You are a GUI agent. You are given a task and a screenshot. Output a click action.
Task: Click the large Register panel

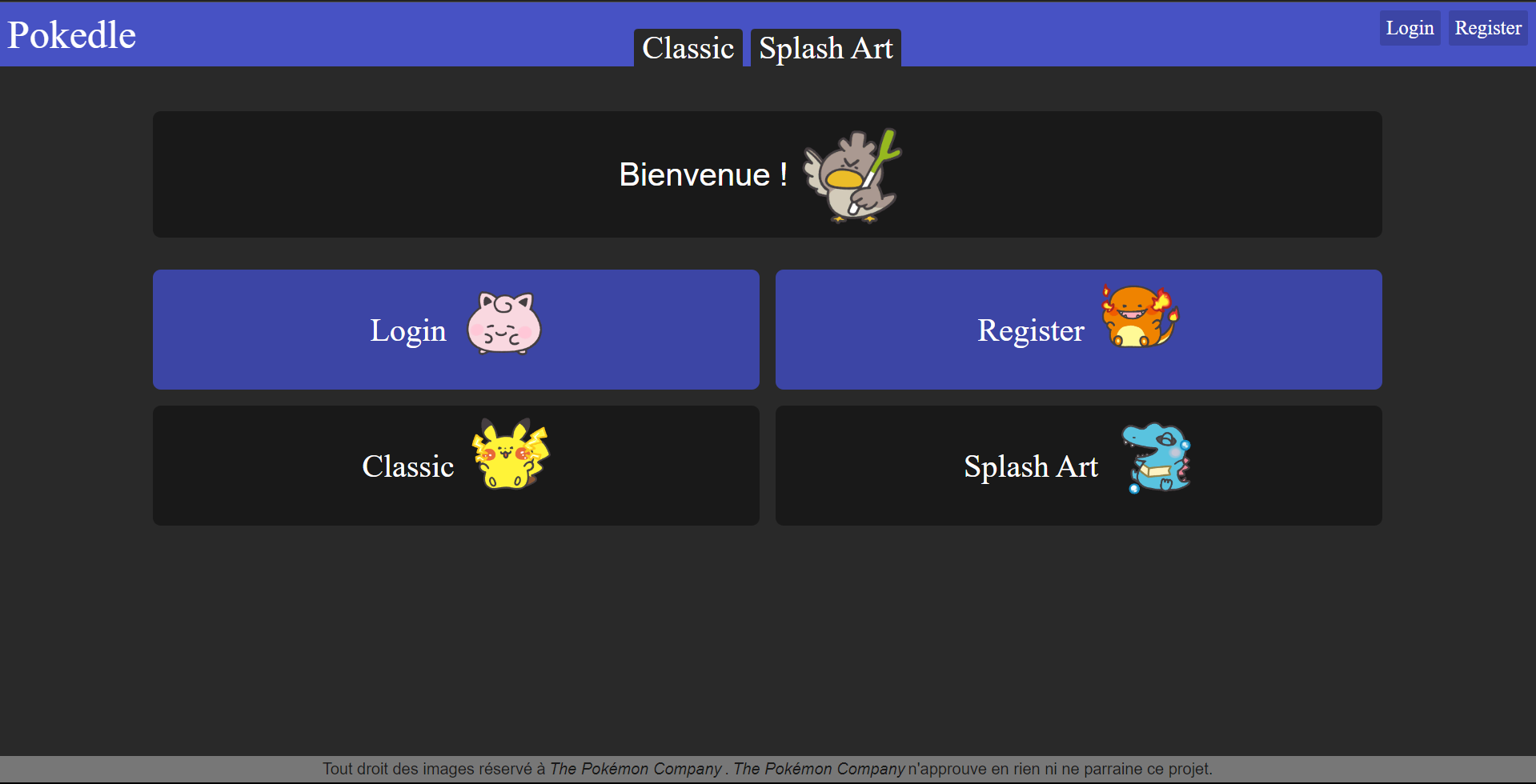(x=1078, y=330)
